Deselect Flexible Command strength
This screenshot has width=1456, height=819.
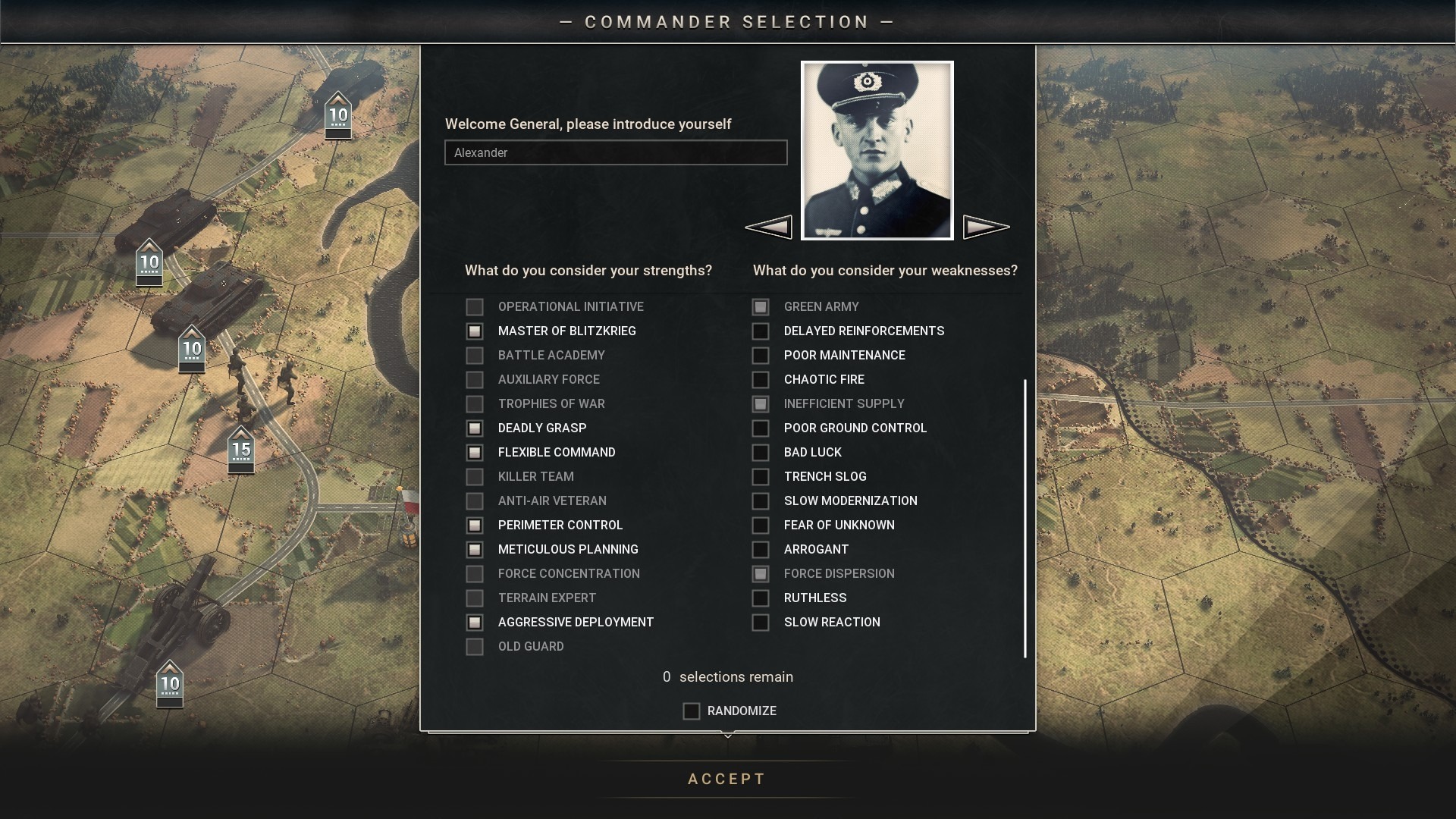pyautogui.click(x=475, y=453)
